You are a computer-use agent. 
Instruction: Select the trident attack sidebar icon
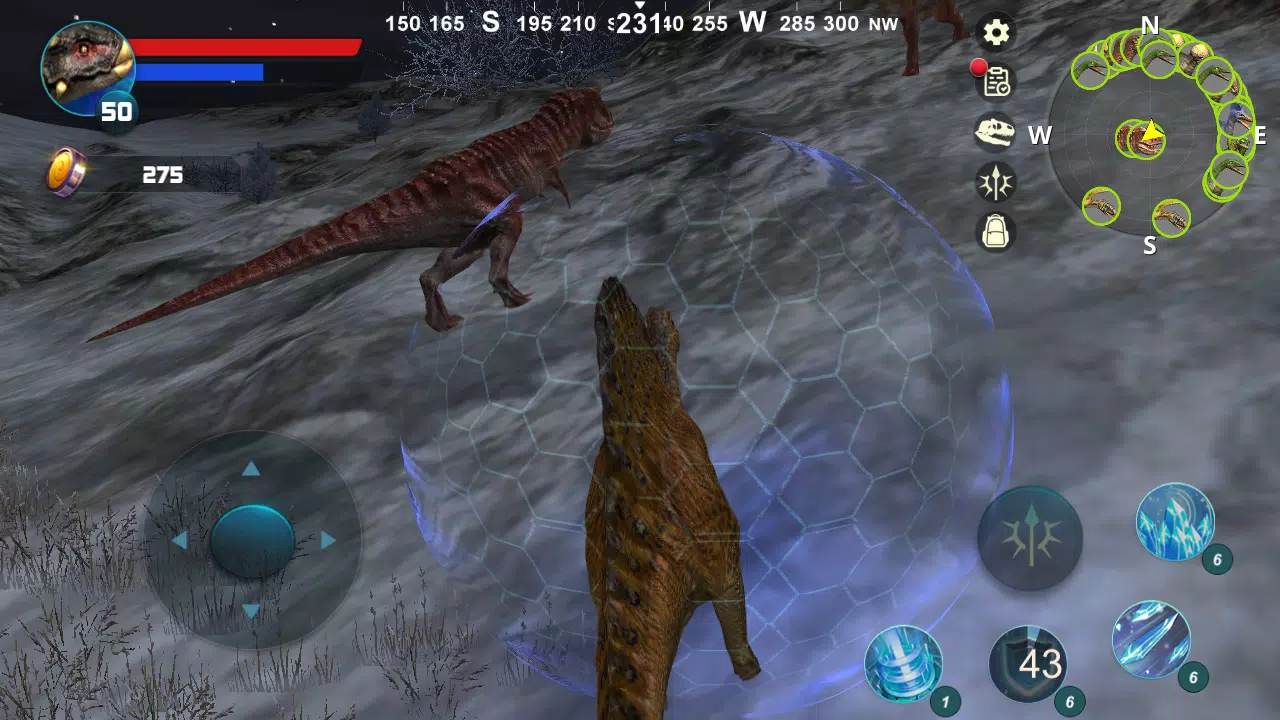click(x=995, y=184)
